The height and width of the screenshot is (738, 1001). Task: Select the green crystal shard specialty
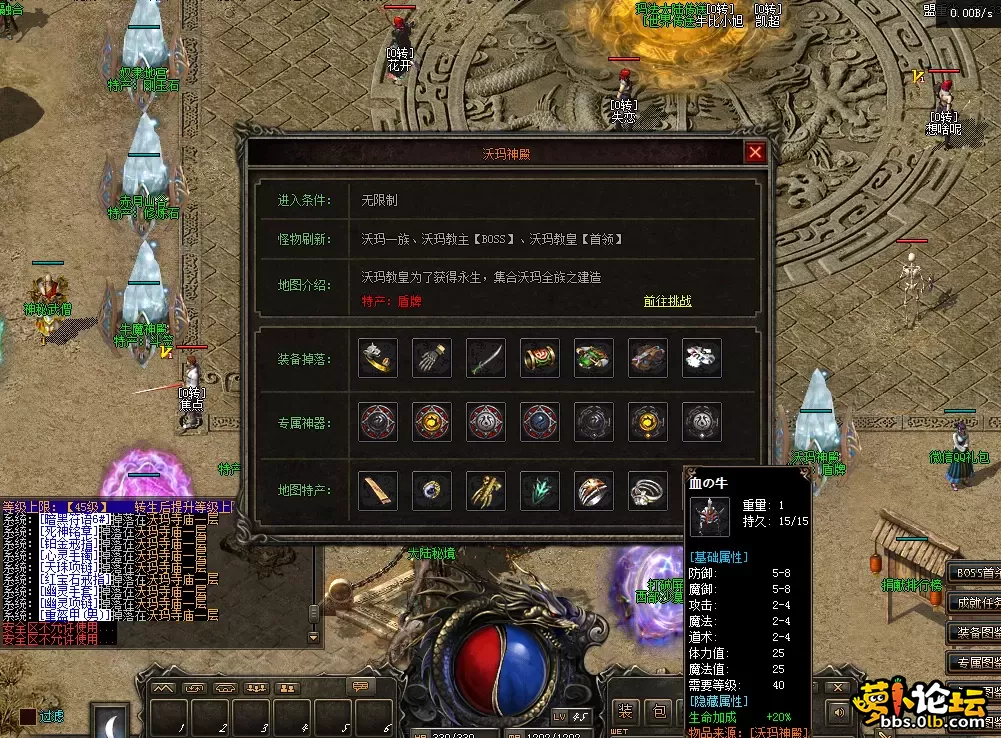click(x=540, y=491)
